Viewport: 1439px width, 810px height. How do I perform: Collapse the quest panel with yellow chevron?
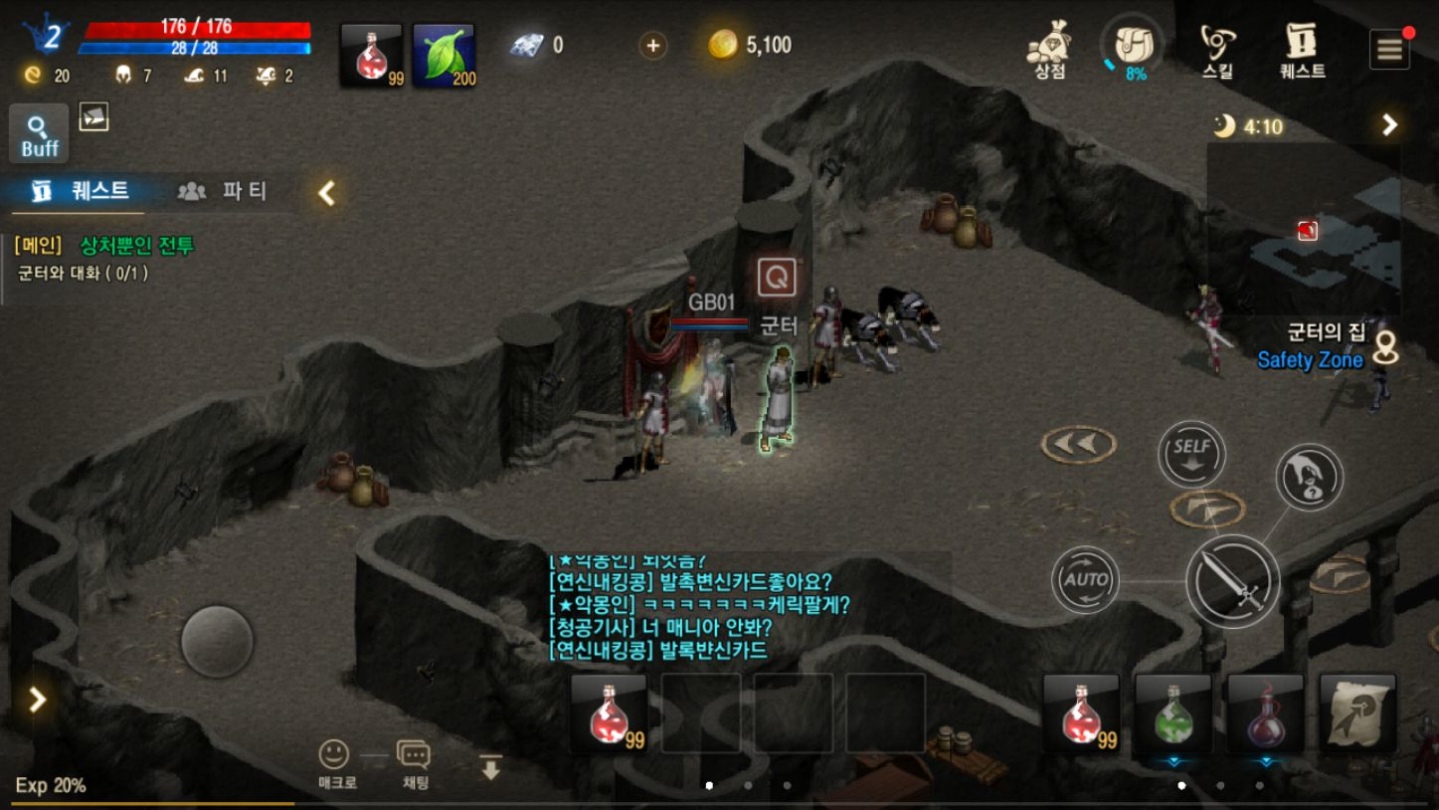click(325, 194)
